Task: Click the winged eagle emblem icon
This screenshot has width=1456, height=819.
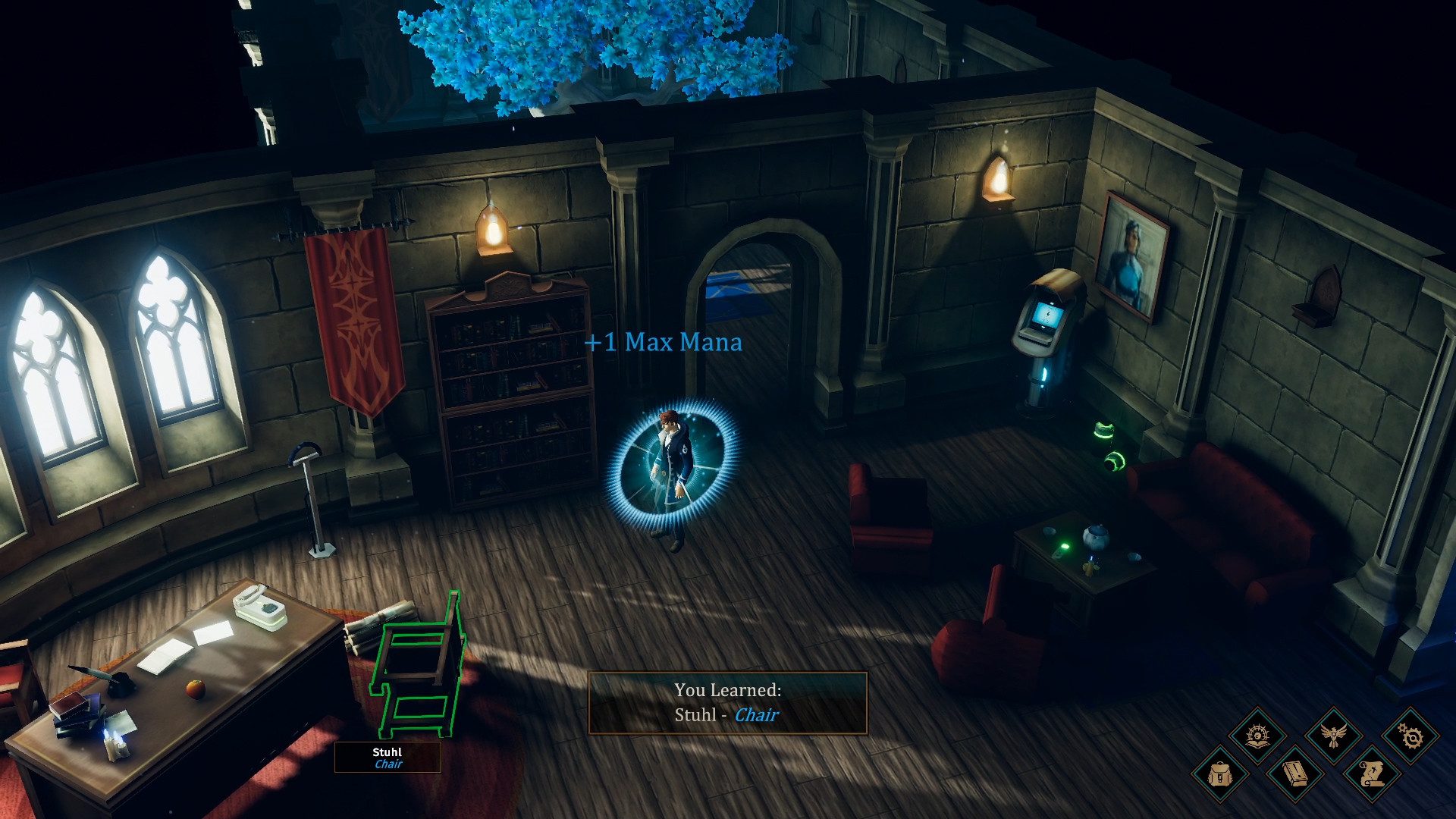Action: pyautogui.click(x=1334, y=736)
